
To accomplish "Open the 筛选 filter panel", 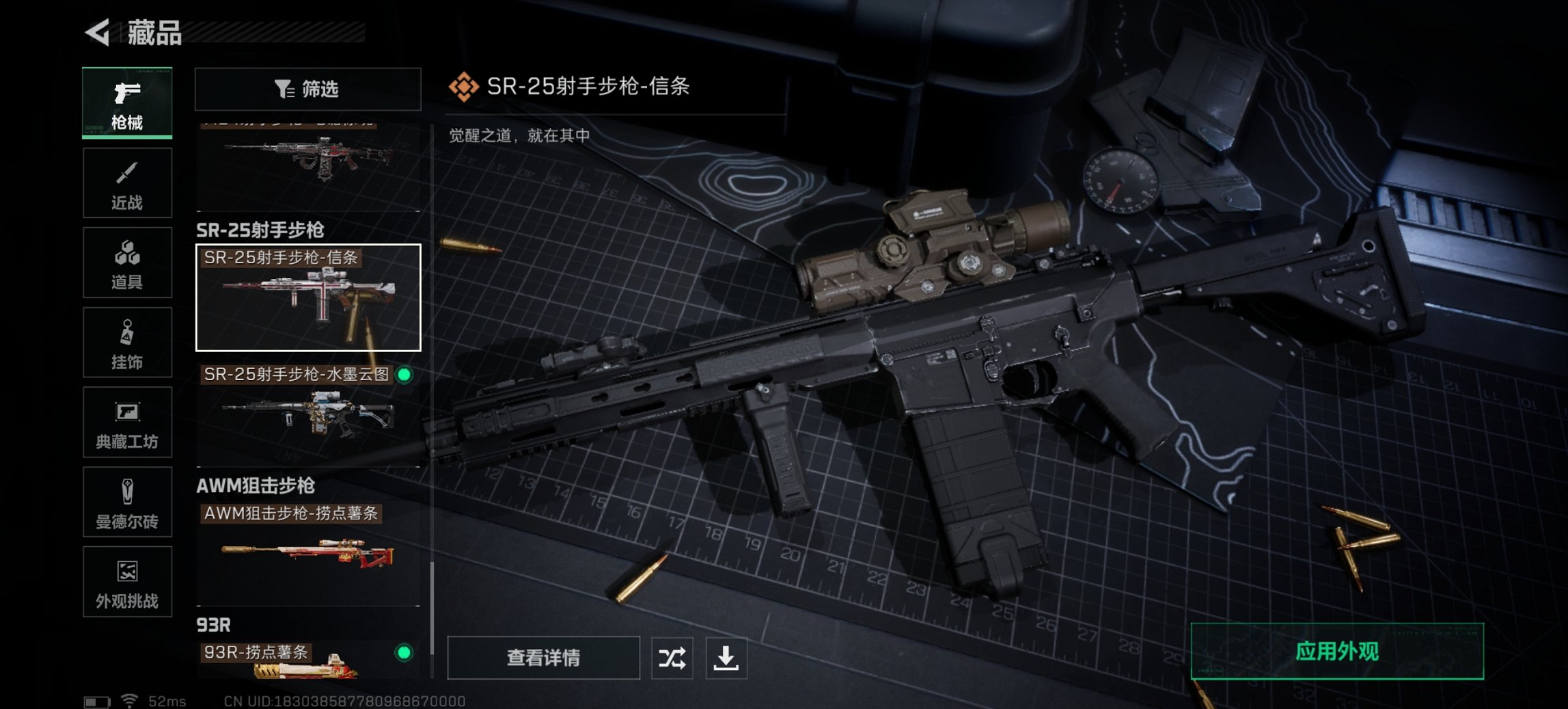I will tap(307, 89).
